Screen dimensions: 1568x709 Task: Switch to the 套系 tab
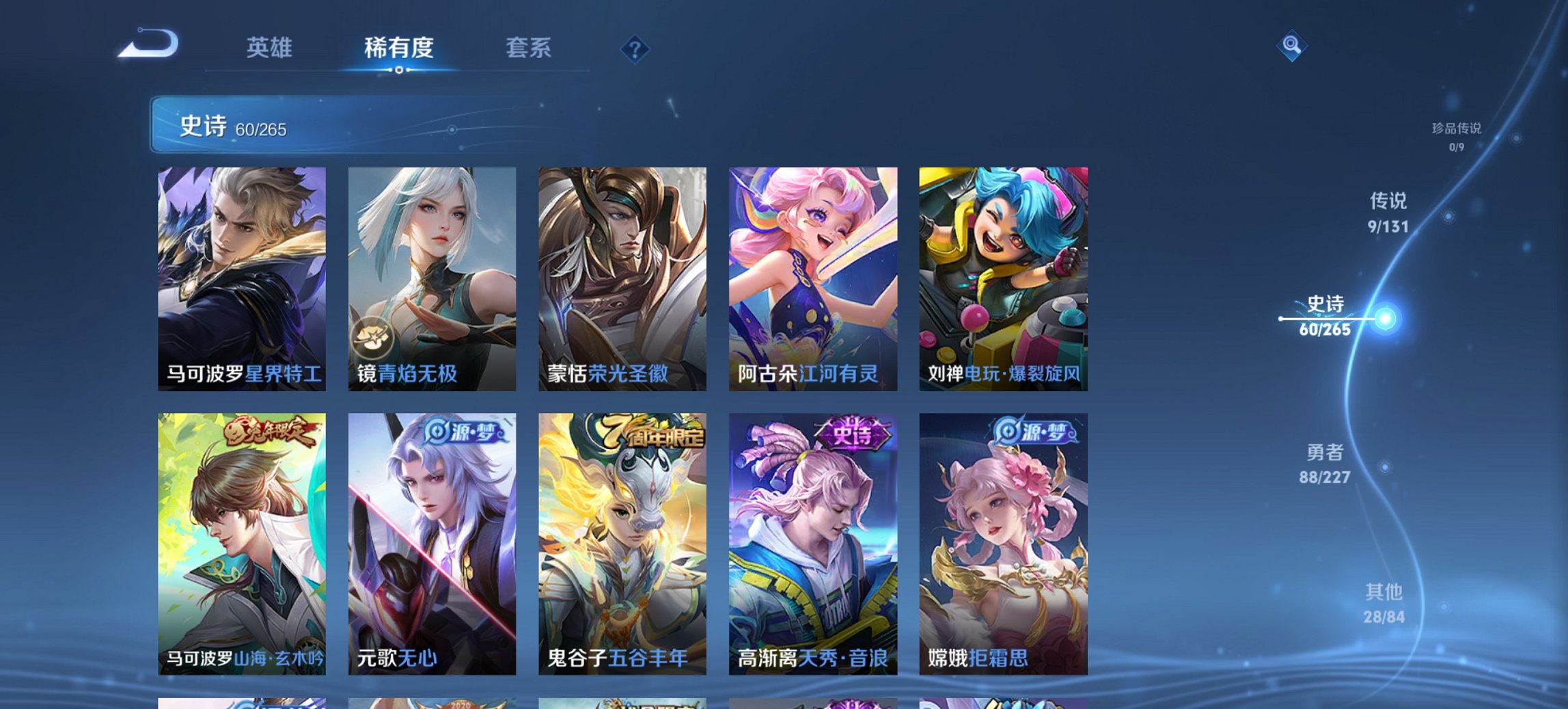(529, 49)
